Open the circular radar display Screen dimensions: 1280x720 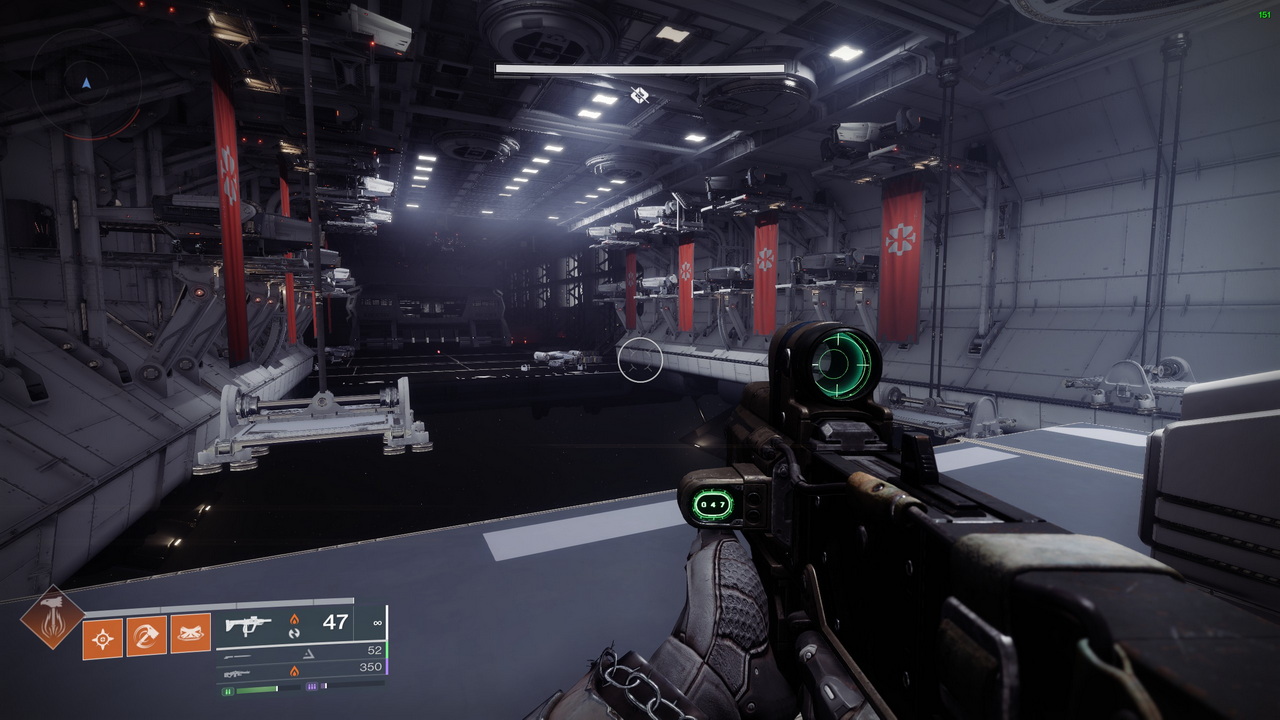(85, 83)
